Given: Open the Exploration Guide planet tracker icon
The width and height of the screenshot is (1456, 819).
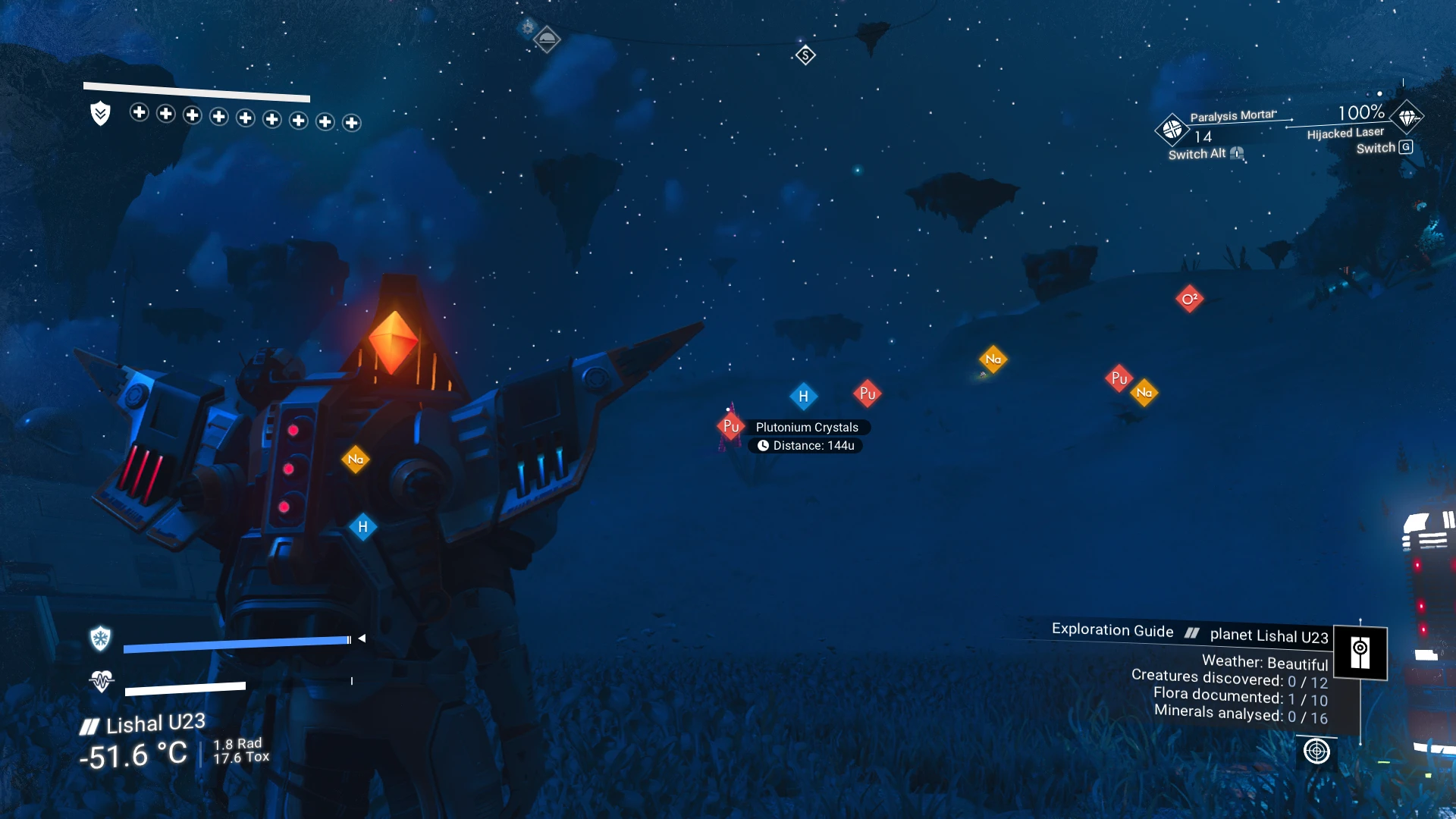Looking at the screenshot, I should [1360, 653].
